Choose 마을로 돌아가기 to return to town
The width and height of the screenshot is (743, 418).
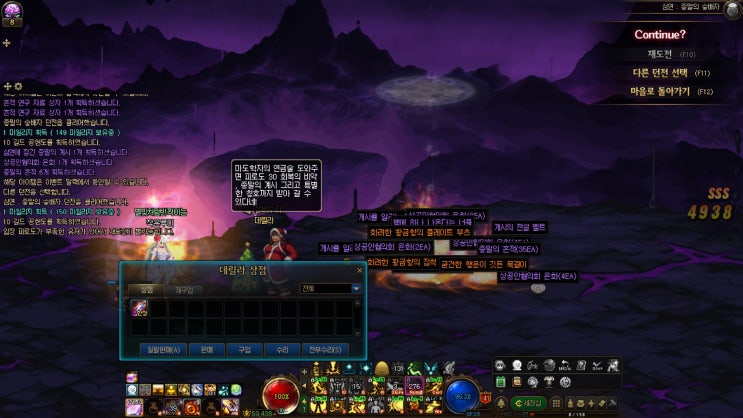[x=658, y=91]
